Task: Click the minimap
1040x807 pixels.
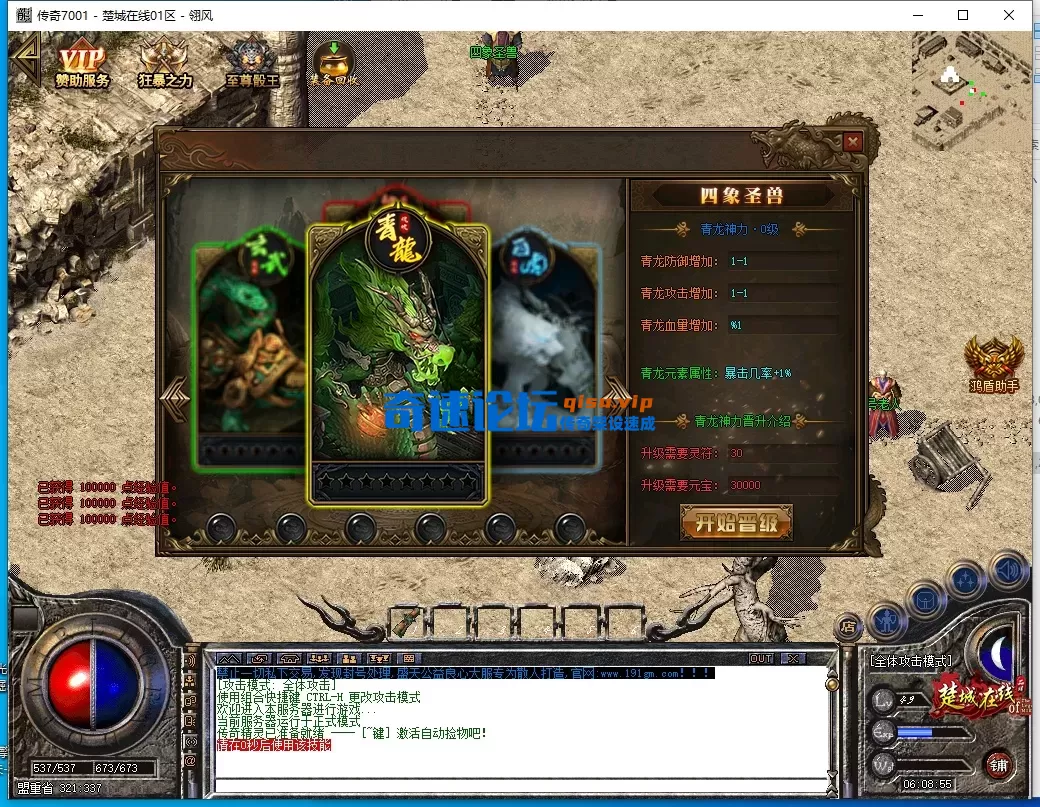Action: pos(970,90)
